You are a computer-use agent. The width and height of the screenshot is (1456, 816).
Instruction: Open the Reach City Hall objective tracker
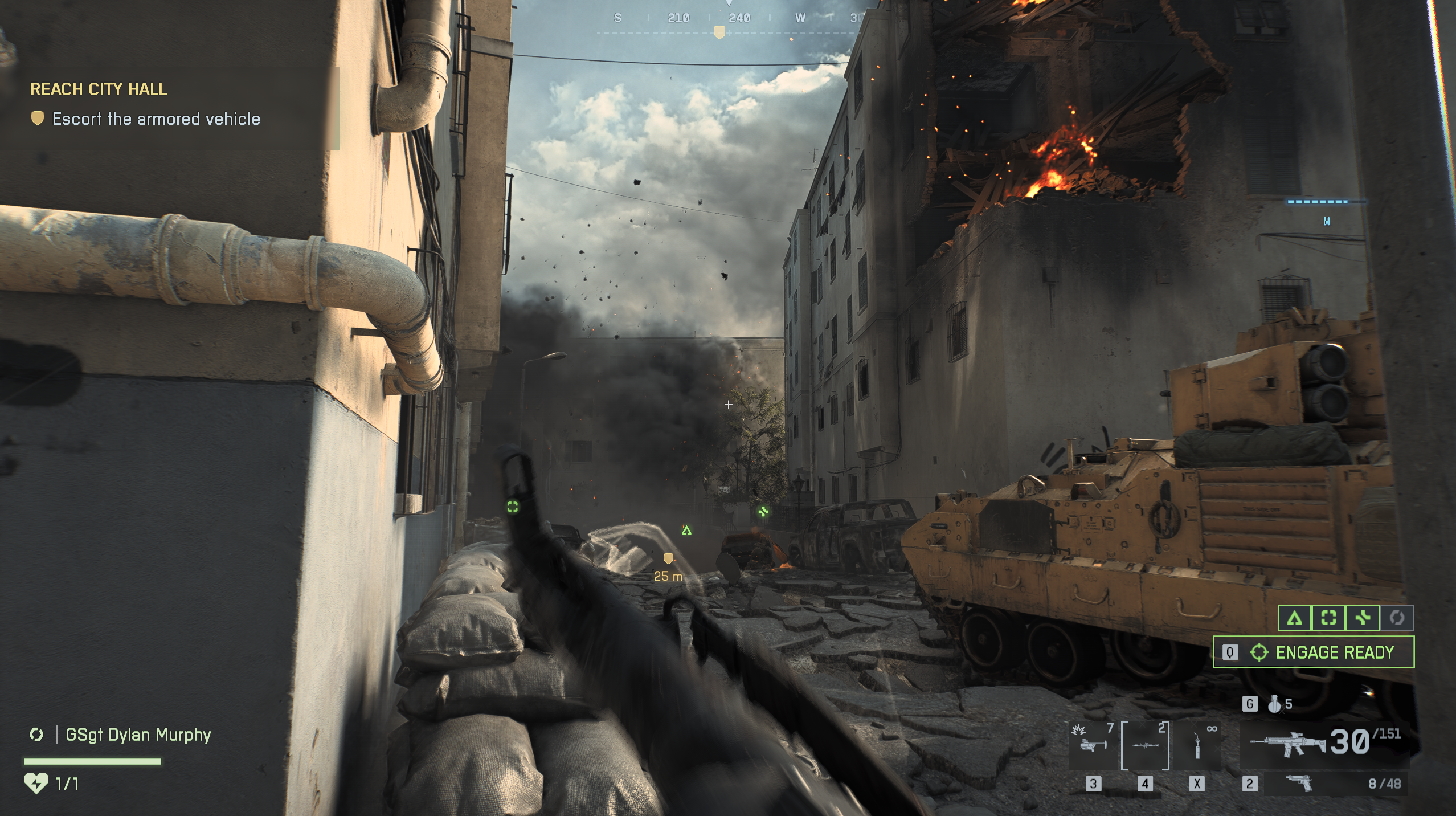(x=99, y=89)
